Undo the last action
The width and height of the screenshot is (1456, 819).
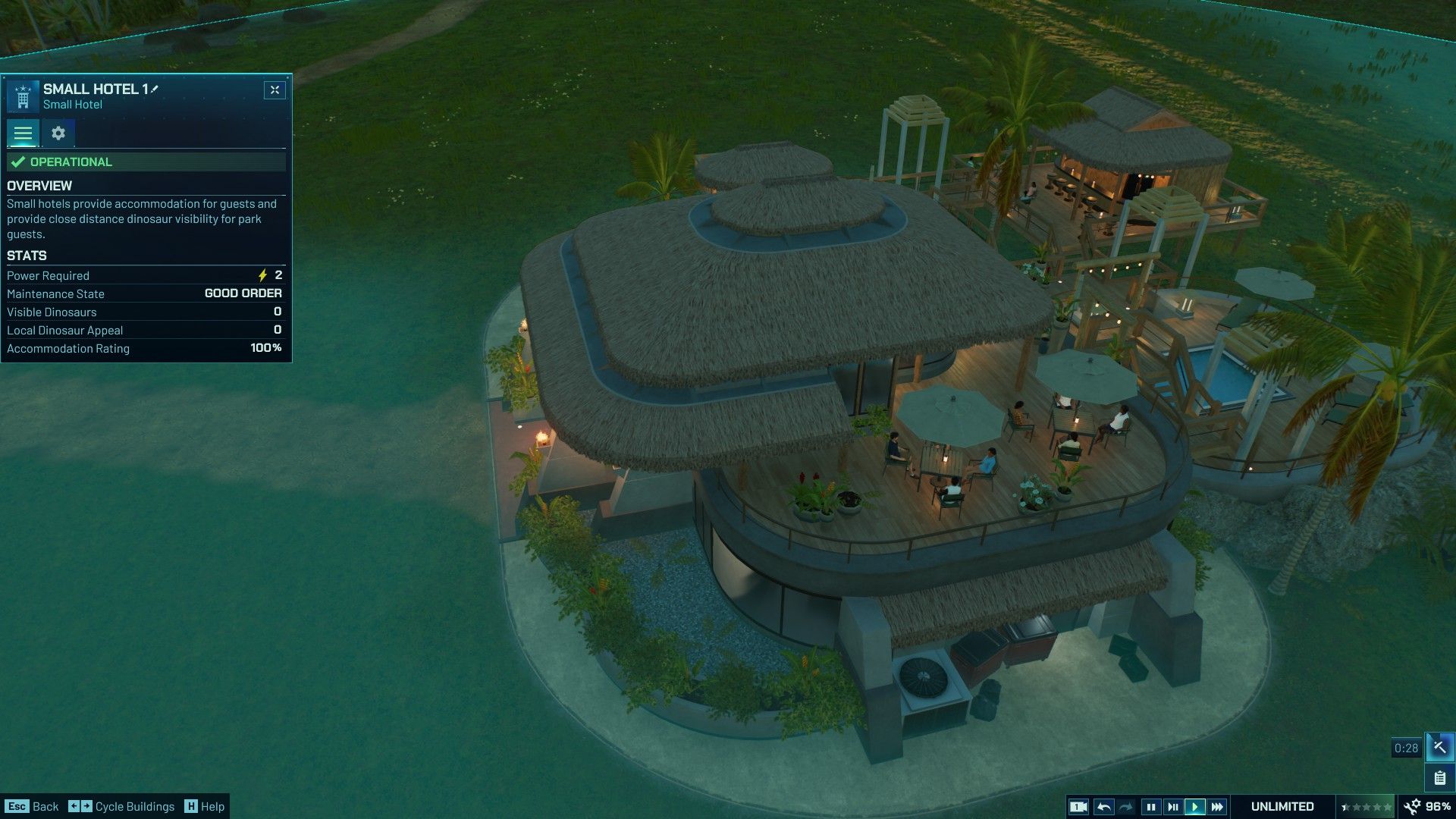pos(1103,807)
